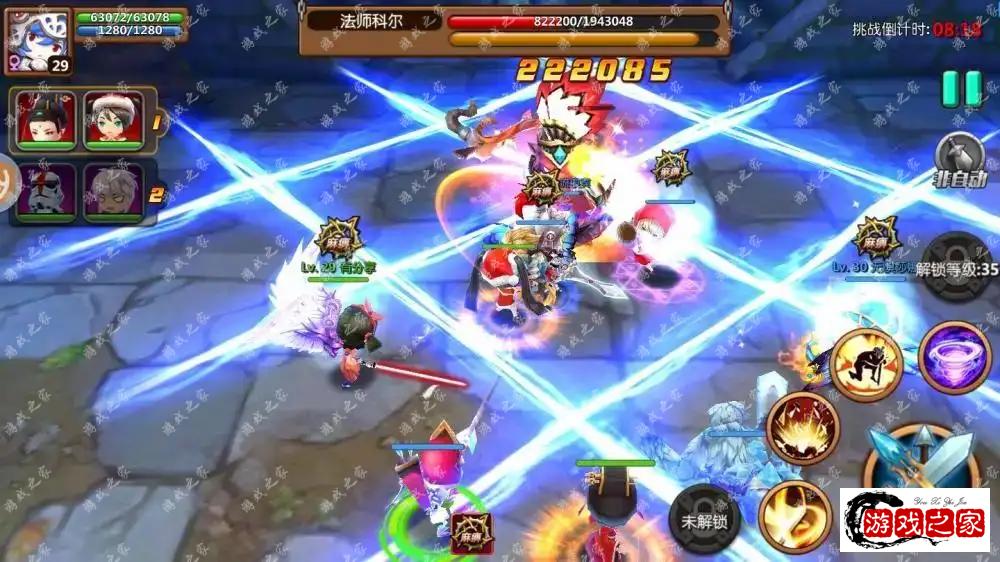Trigger the fiery explosion skill
The width and height of the screenshot is (1000, 562).
(x=802, y=427)
